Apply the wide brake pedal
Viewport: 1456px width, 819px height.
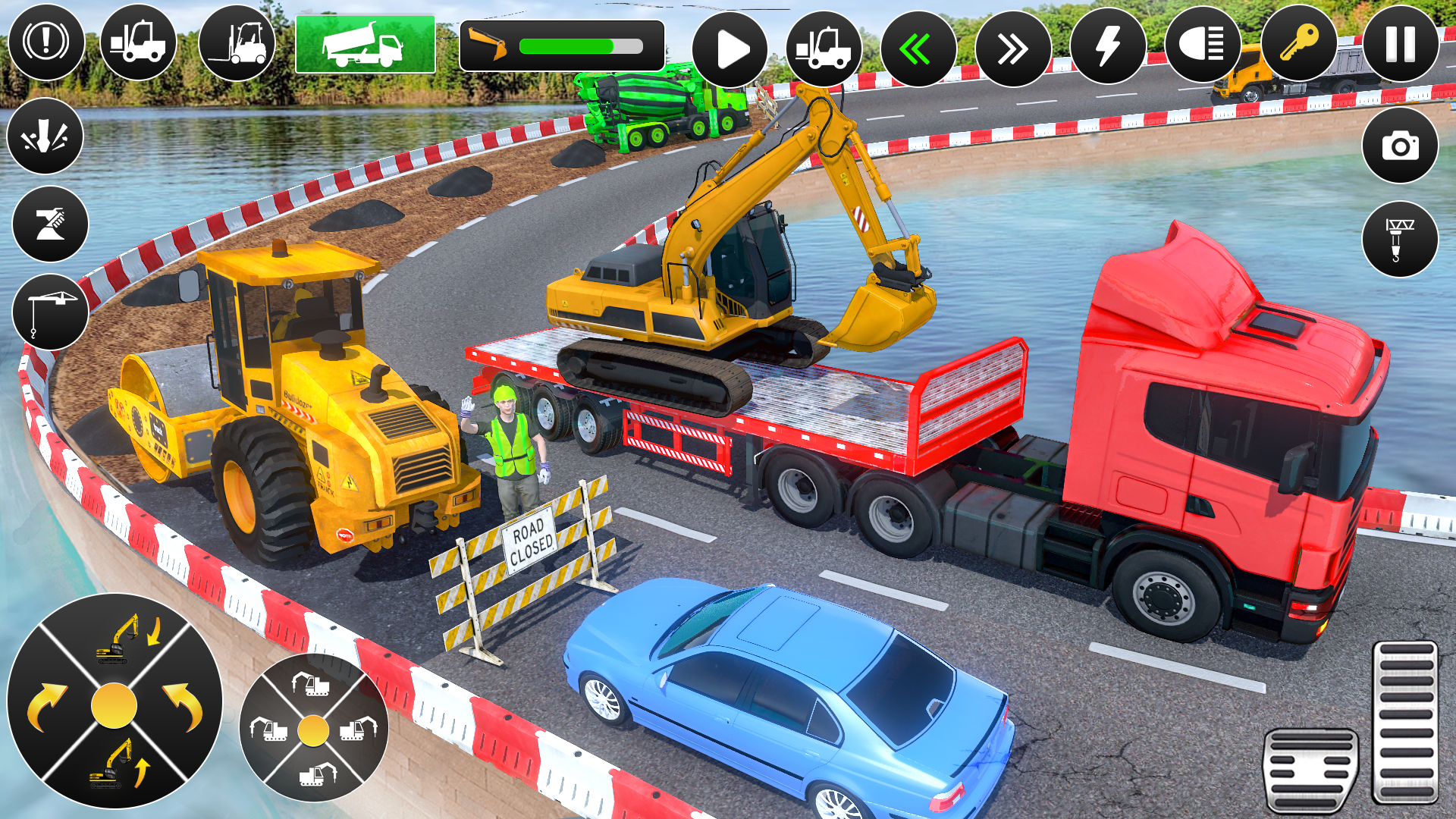click(x=1310, y=770)
